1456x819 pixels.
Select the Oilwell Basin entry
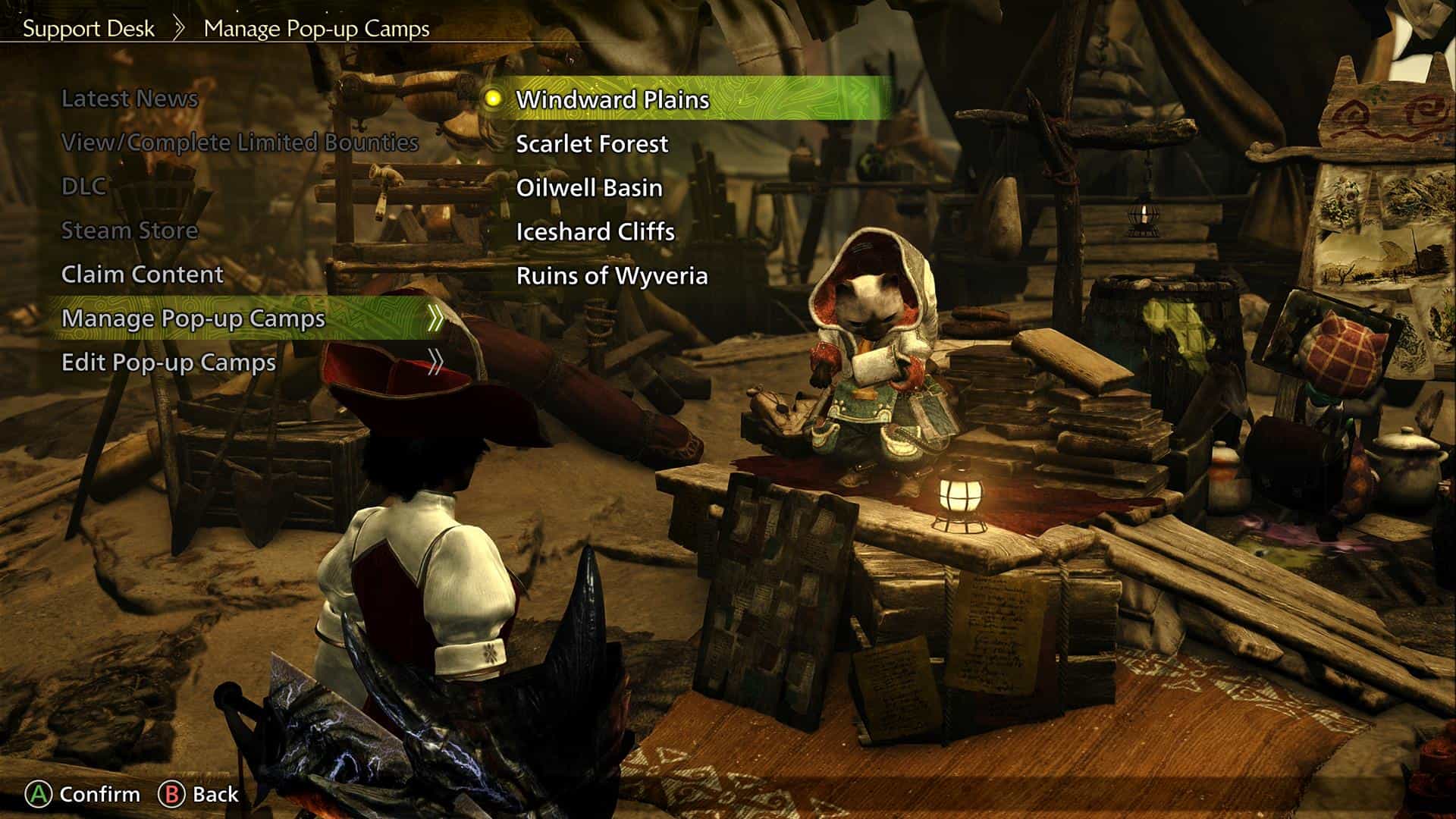pos(588,187)
